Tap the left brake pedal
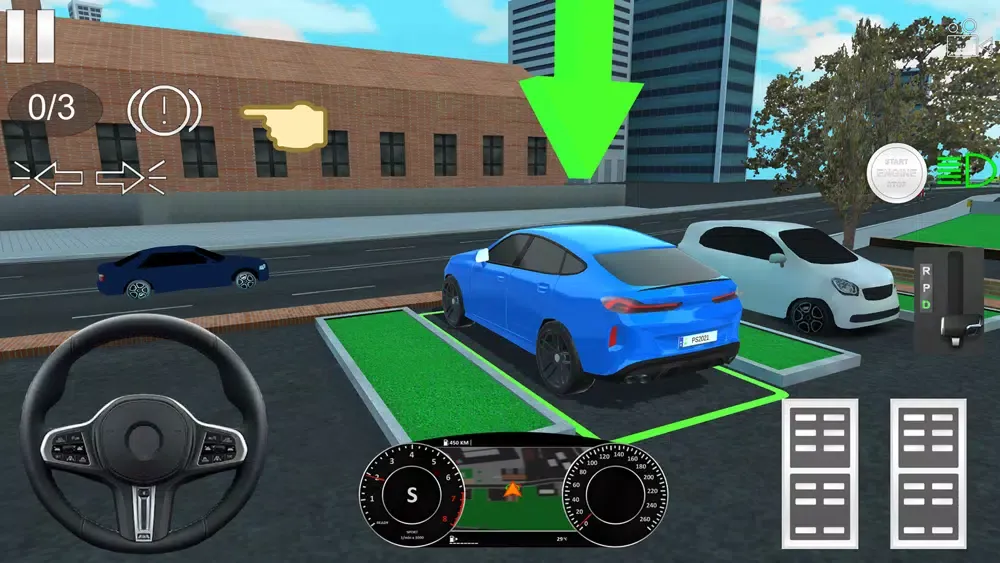The height and width of the screenshot is (563, 1000). click(x=820, y=473)
